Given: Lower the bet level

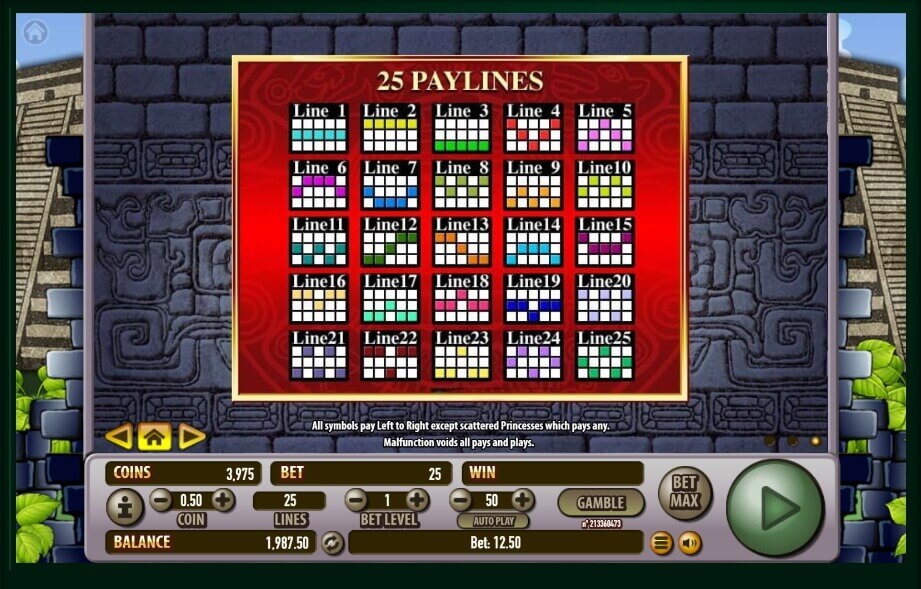Looking at the screenshot, I should tap(356, 500).
